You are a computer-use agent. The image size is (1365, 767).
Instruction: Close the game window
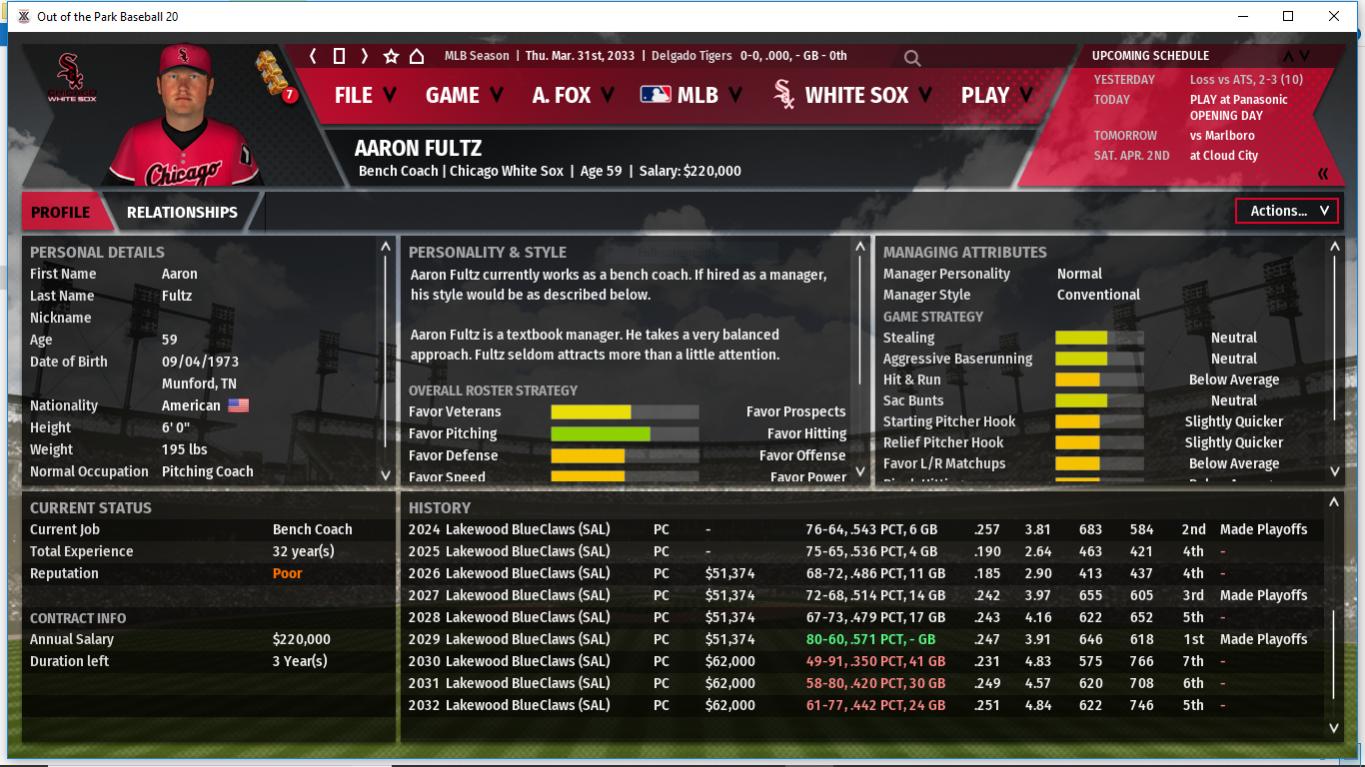pyautogui.click(x=1333, y=16)
